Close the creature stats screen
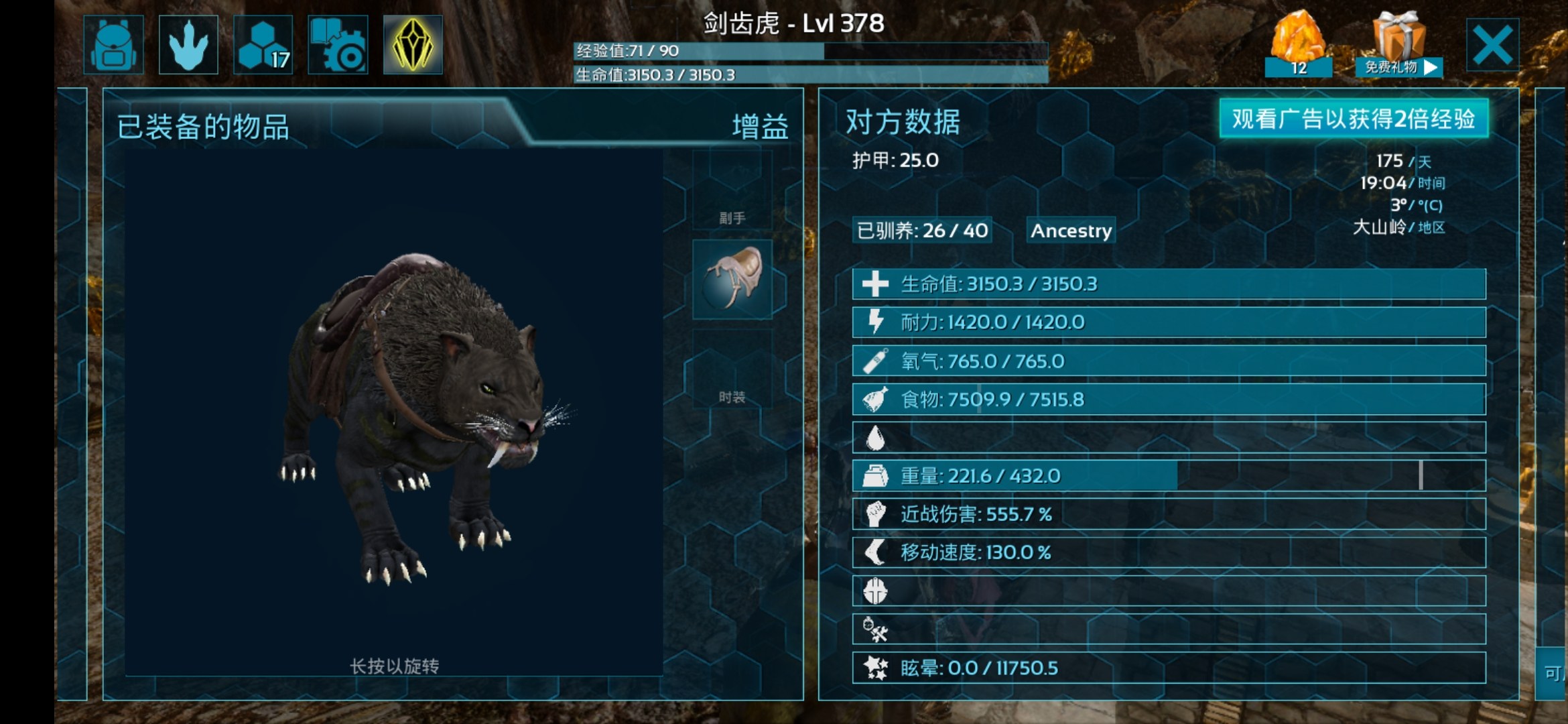 (x=1492, y=45)
